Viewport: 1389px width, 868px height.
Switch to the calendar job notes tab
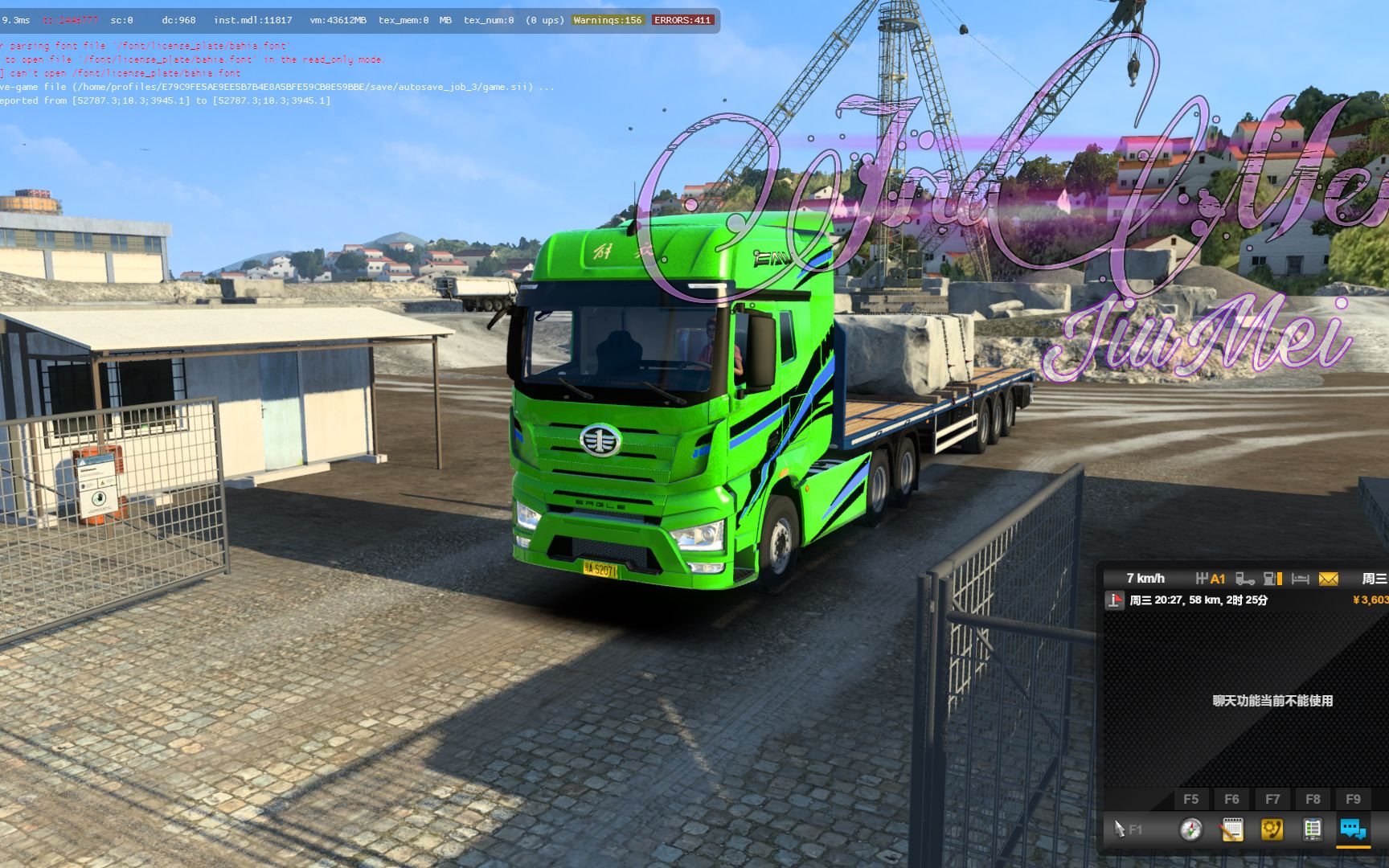pyautogui.click(x=1231, y=829)
